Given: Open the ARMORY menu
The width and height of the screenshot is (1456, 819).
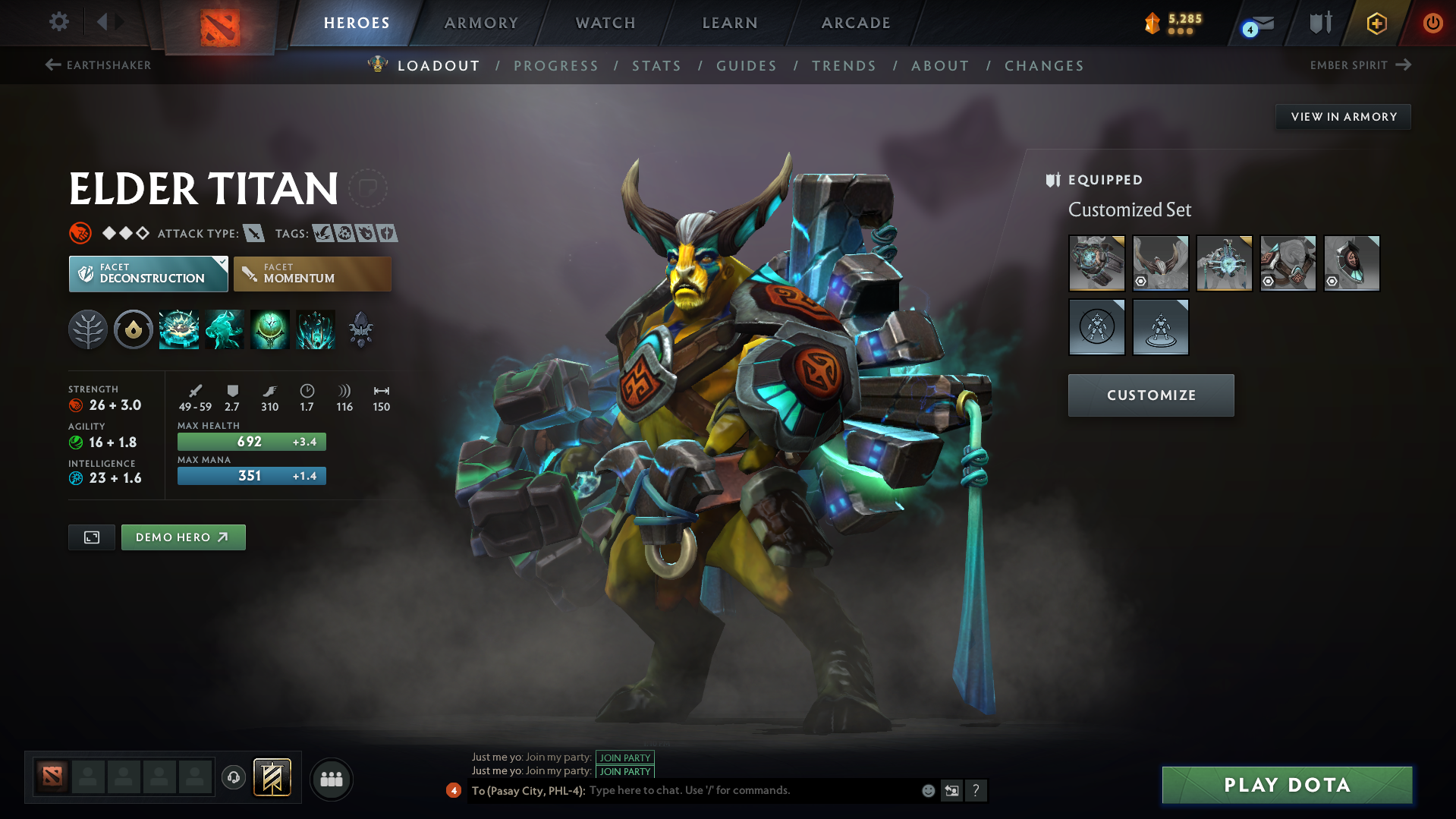Looking at the screenshot, I should click(x=481, y=23).
